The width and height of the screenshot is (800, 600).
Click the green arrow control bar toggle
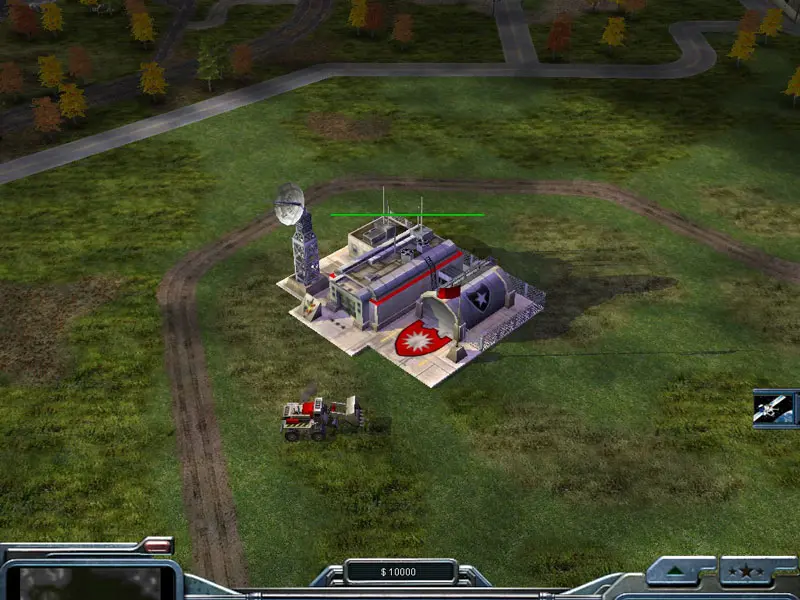679,572
